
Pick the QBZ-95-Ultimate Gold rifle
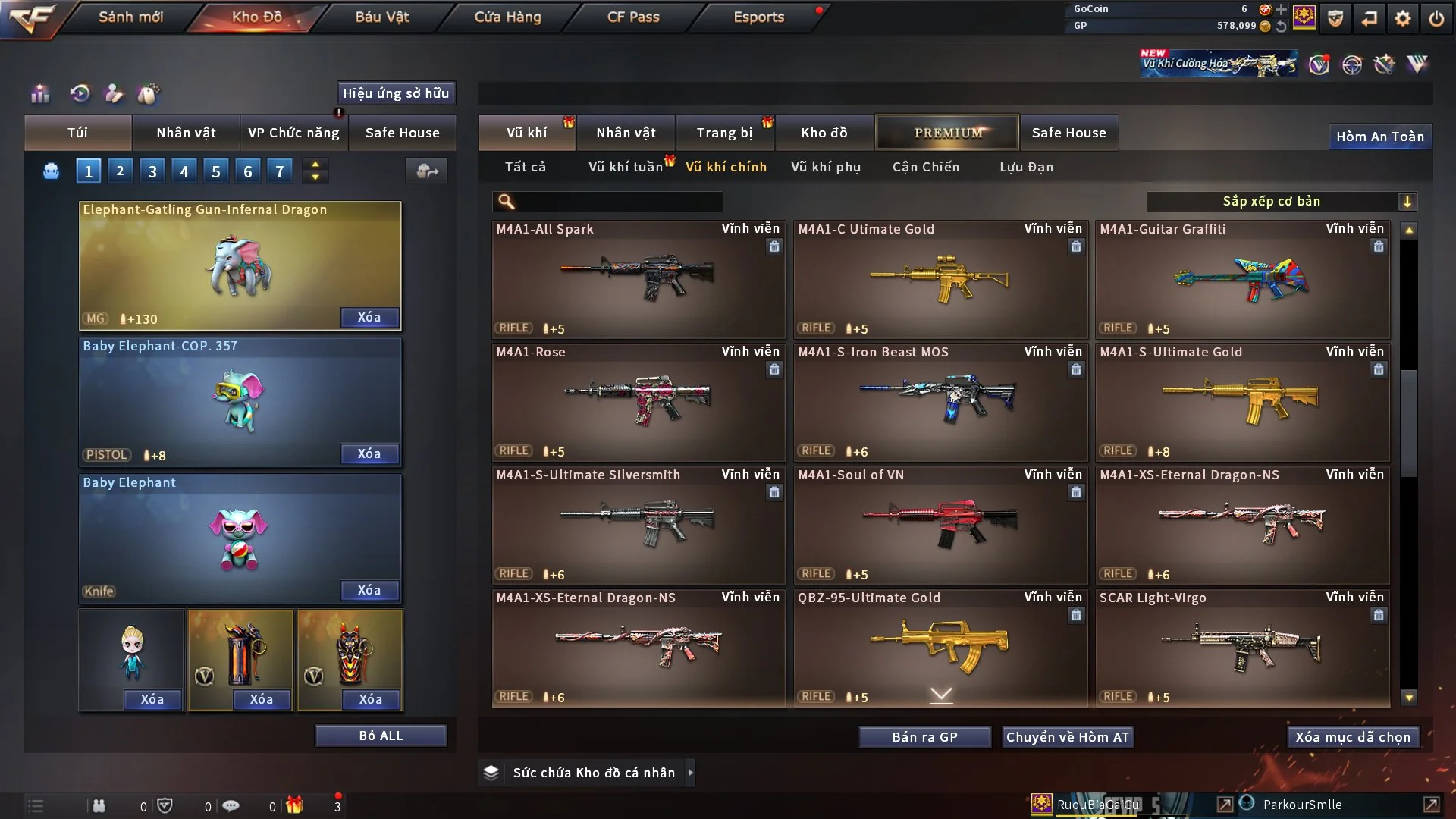point(940,648)
